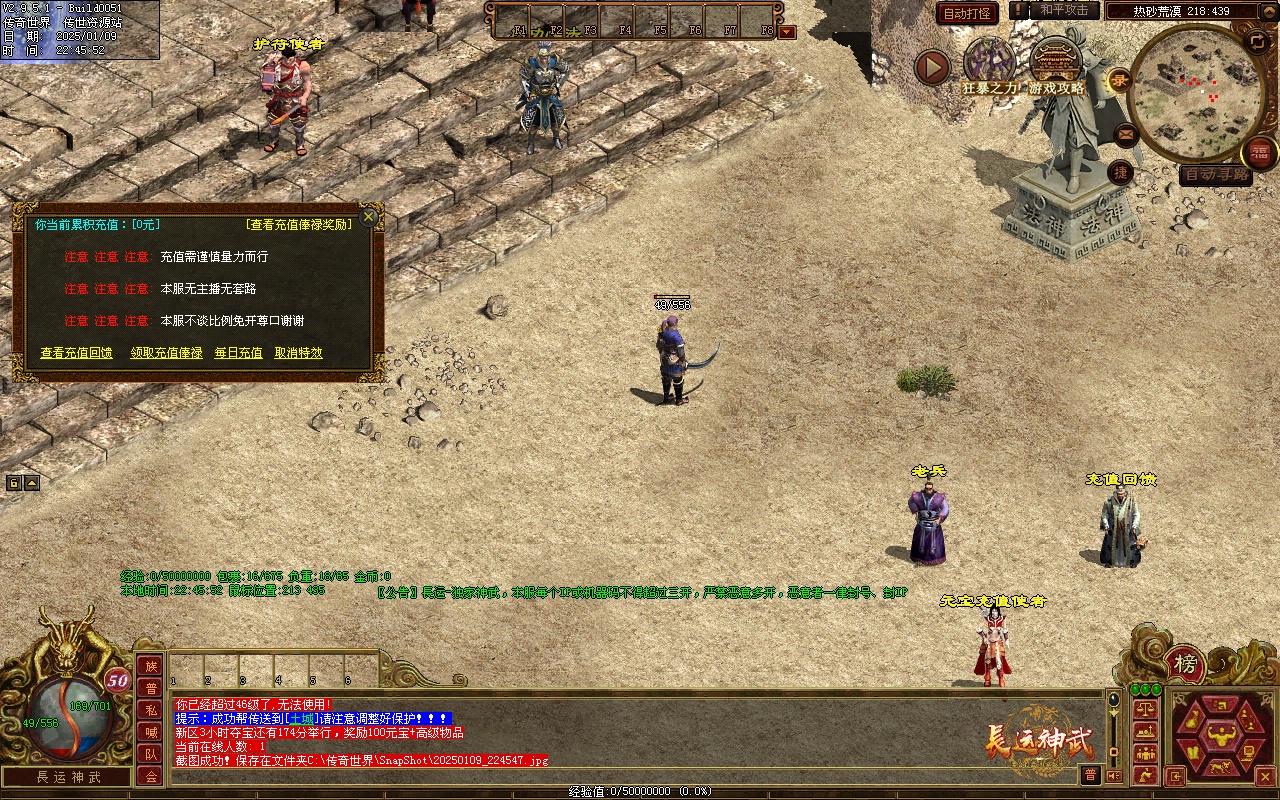Select the 私 private chat channel
Screen dimensions: 1280x800
[150, 710]
